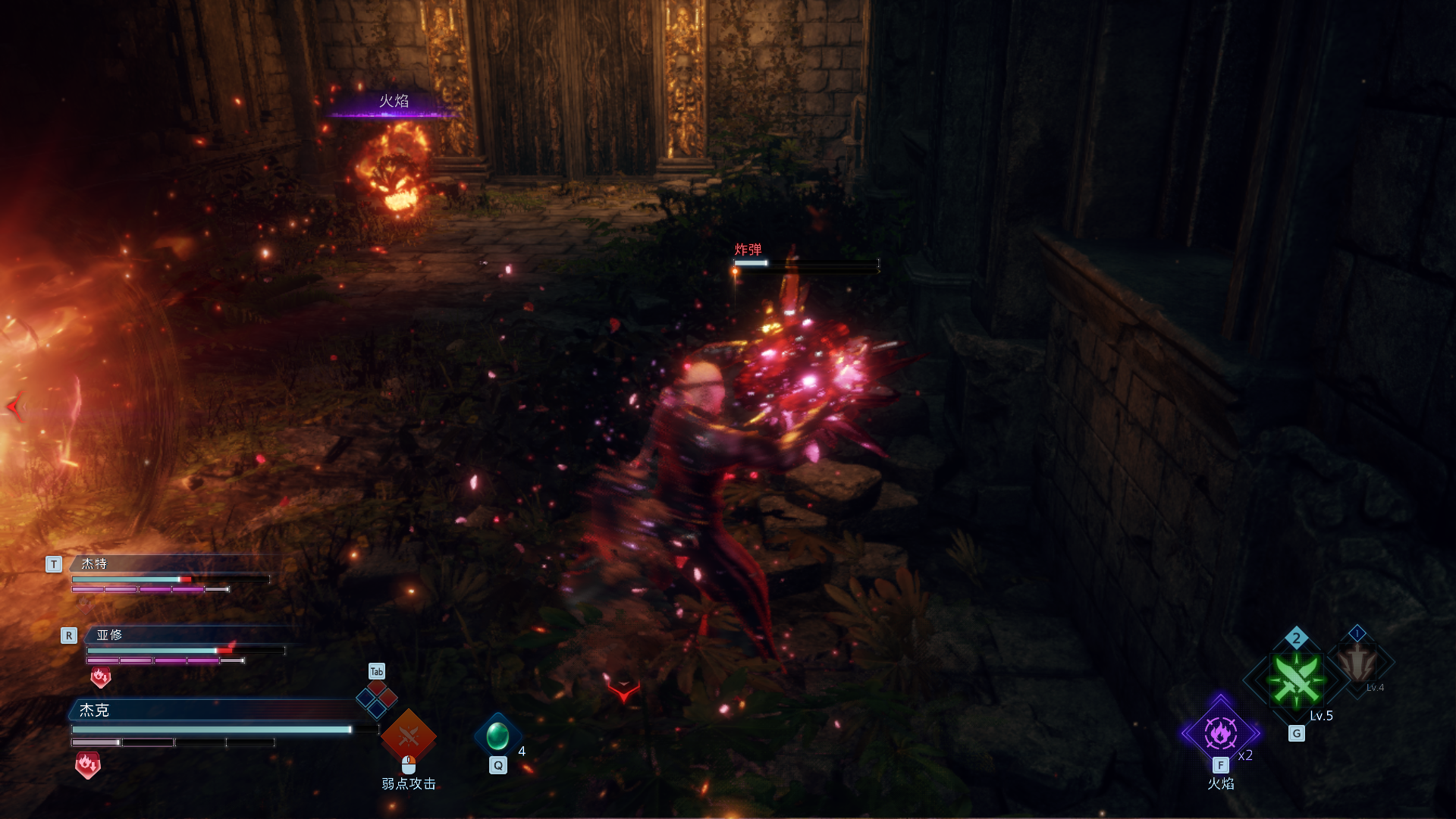Activate the purple 火焰 flame skill icon

point(1220,733)
